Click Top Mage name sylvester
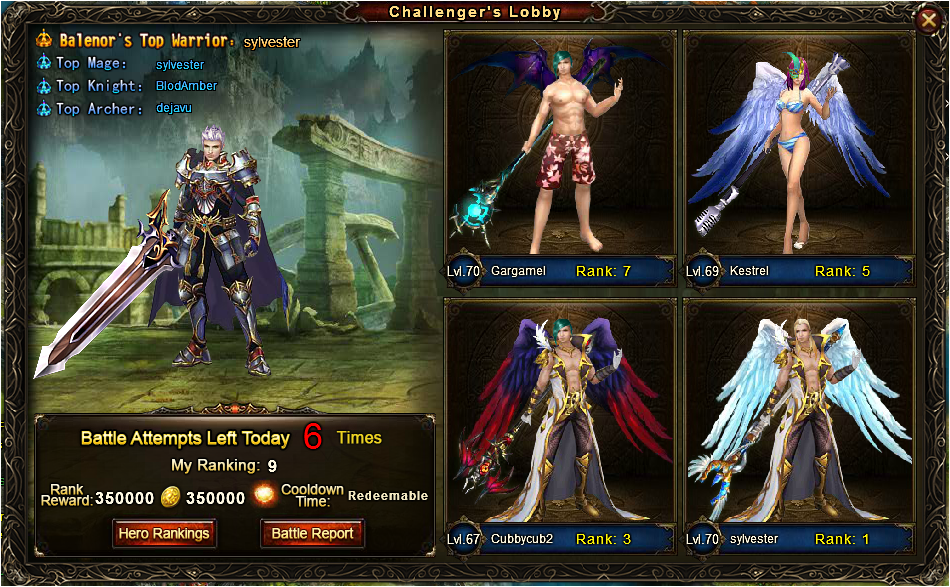This screenshot has width=950, height=587. [x=180, y=64]
